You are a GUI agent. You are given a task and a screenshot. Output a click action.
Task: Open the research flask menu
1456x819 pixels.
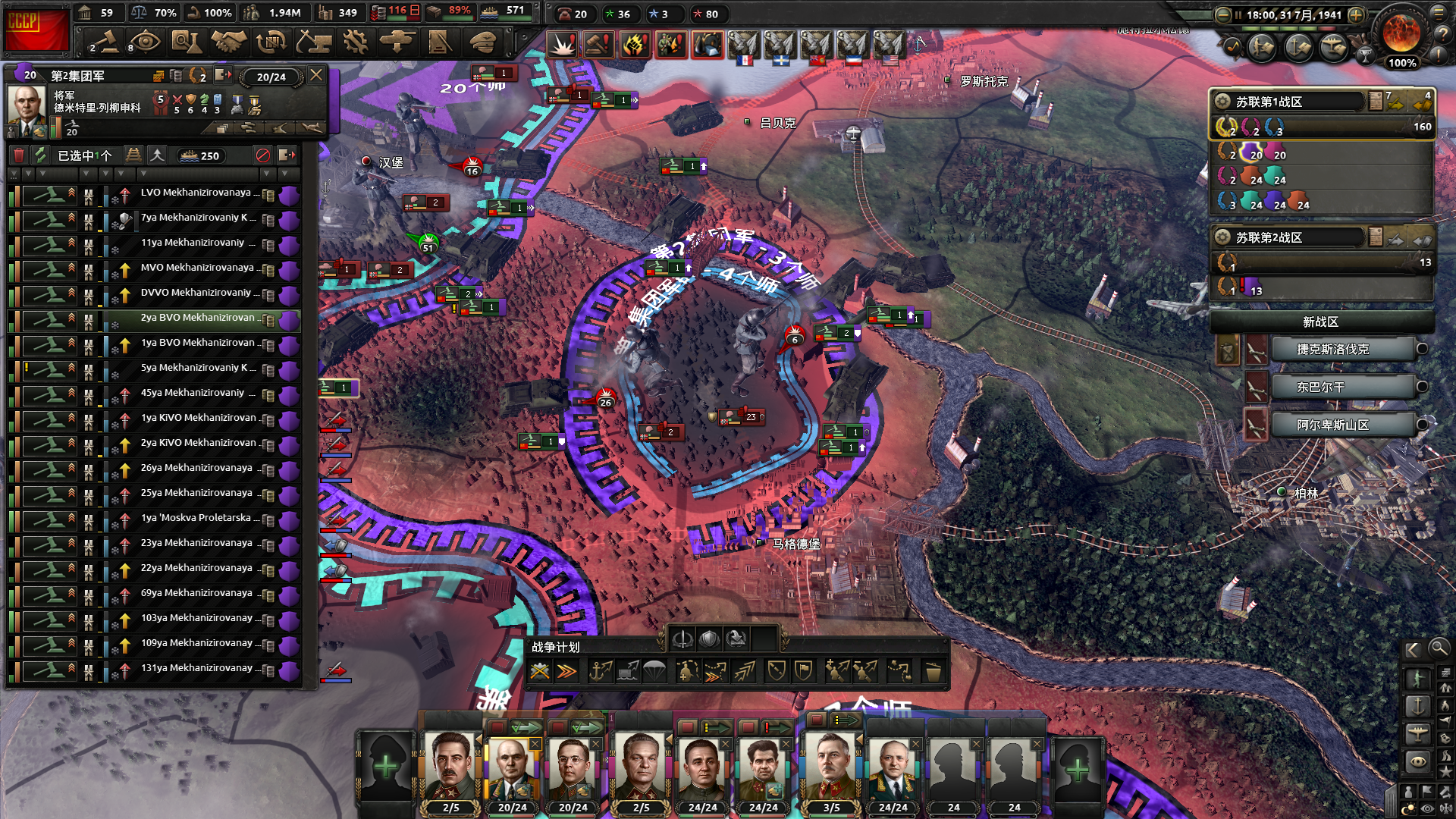pos(185,42)
